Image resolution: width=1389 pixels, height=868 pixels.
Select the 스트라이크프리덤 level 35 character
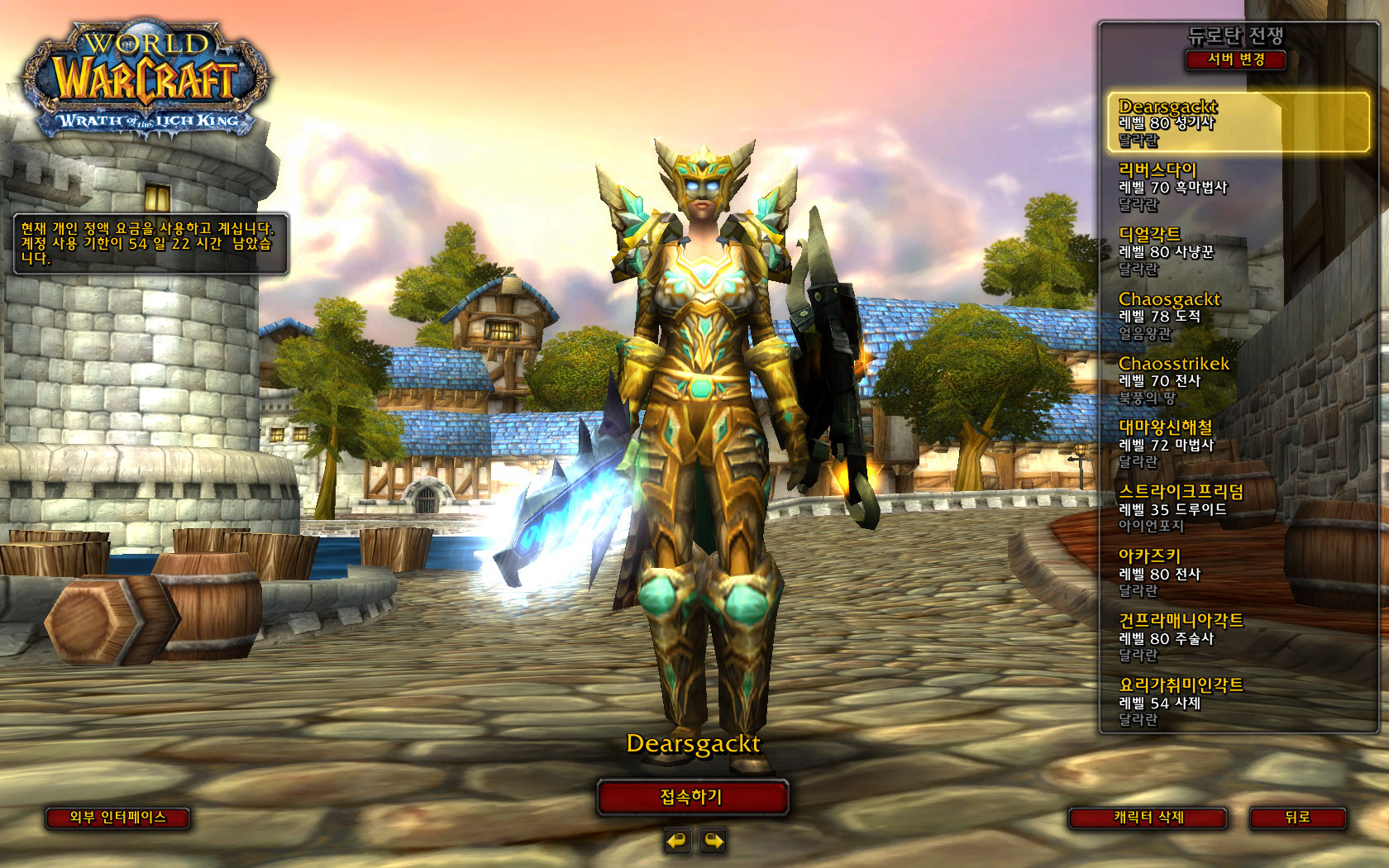[x=1238, y=508]
